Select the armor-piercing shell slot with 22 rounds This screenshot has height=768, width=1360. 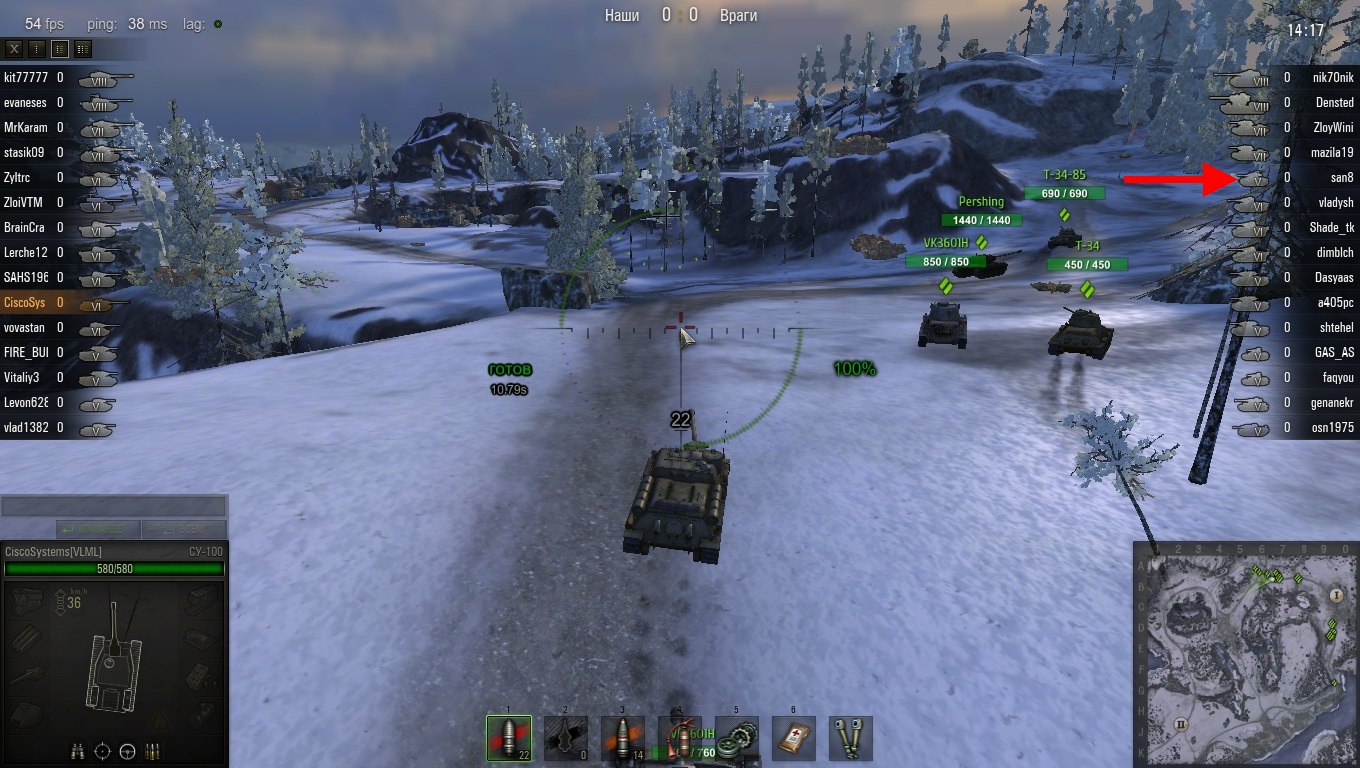tap(508, 739)
